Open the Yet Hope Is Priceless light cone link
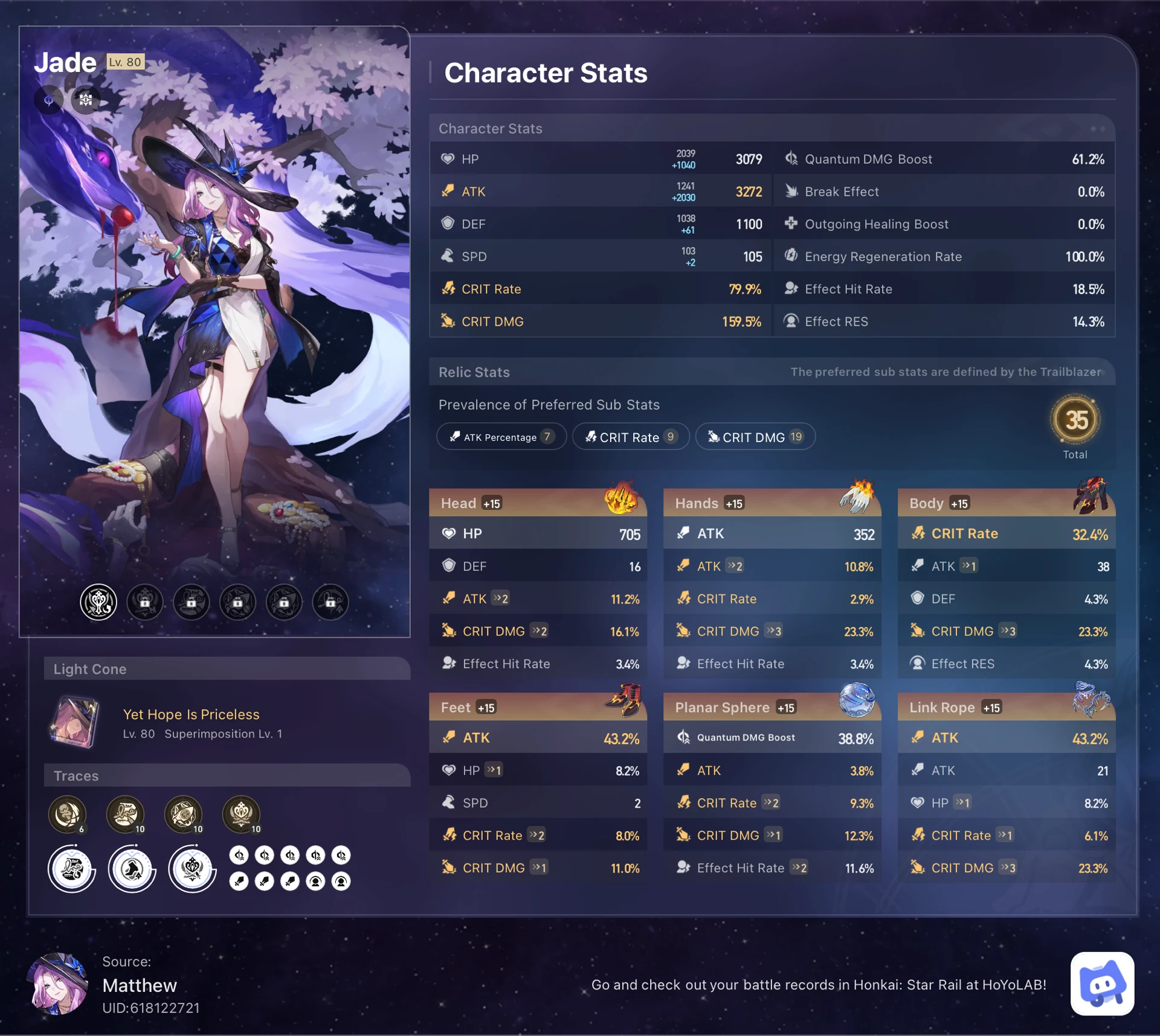The height and width of the screenshot is (1036, 1160). pyautogui.click(x=191, y=715)
